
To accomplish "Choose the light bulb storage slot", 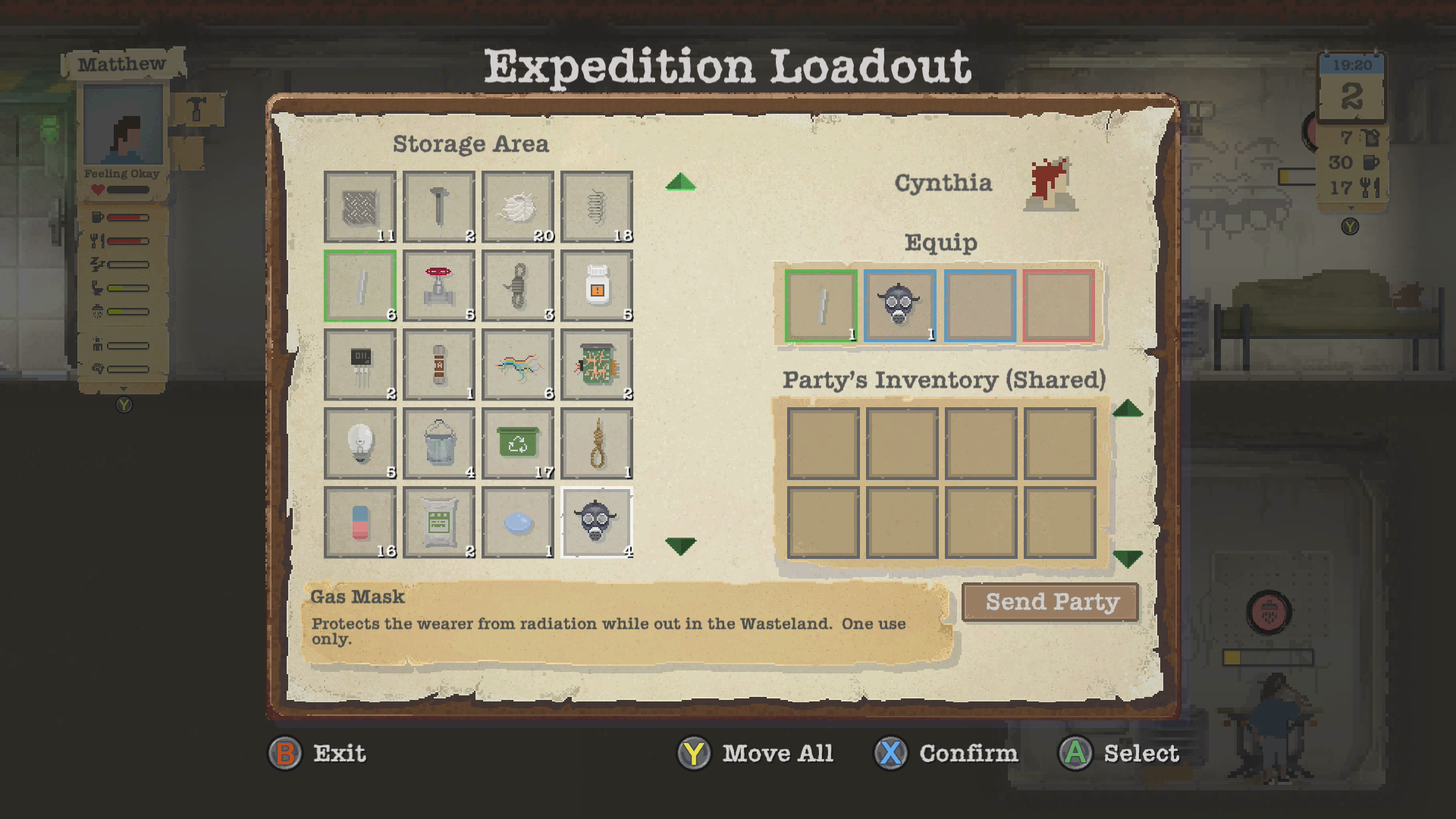I will pyautogui.click(x=360, y=444).
